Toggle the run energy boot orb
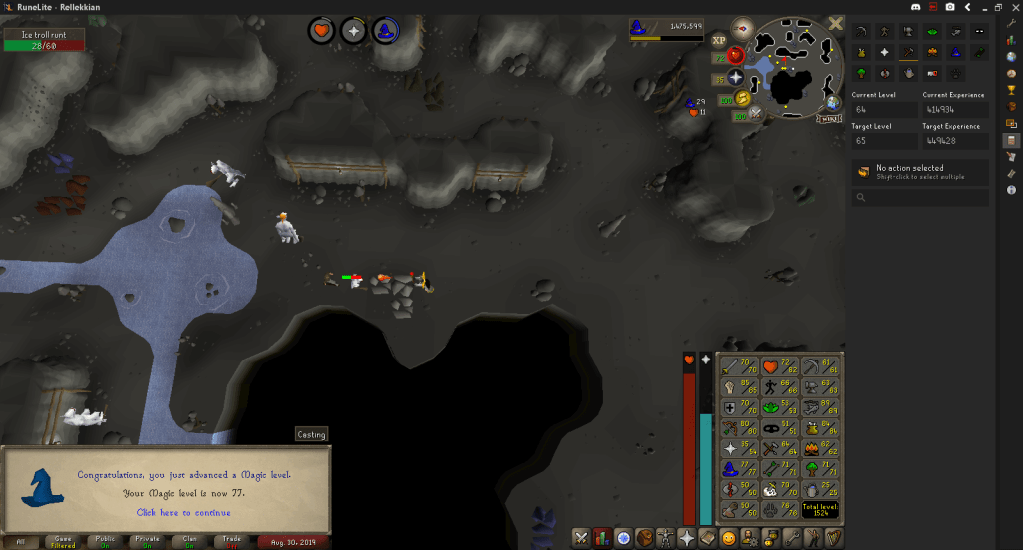This screenshot has width=1023, height=550. tap(740, 99)
